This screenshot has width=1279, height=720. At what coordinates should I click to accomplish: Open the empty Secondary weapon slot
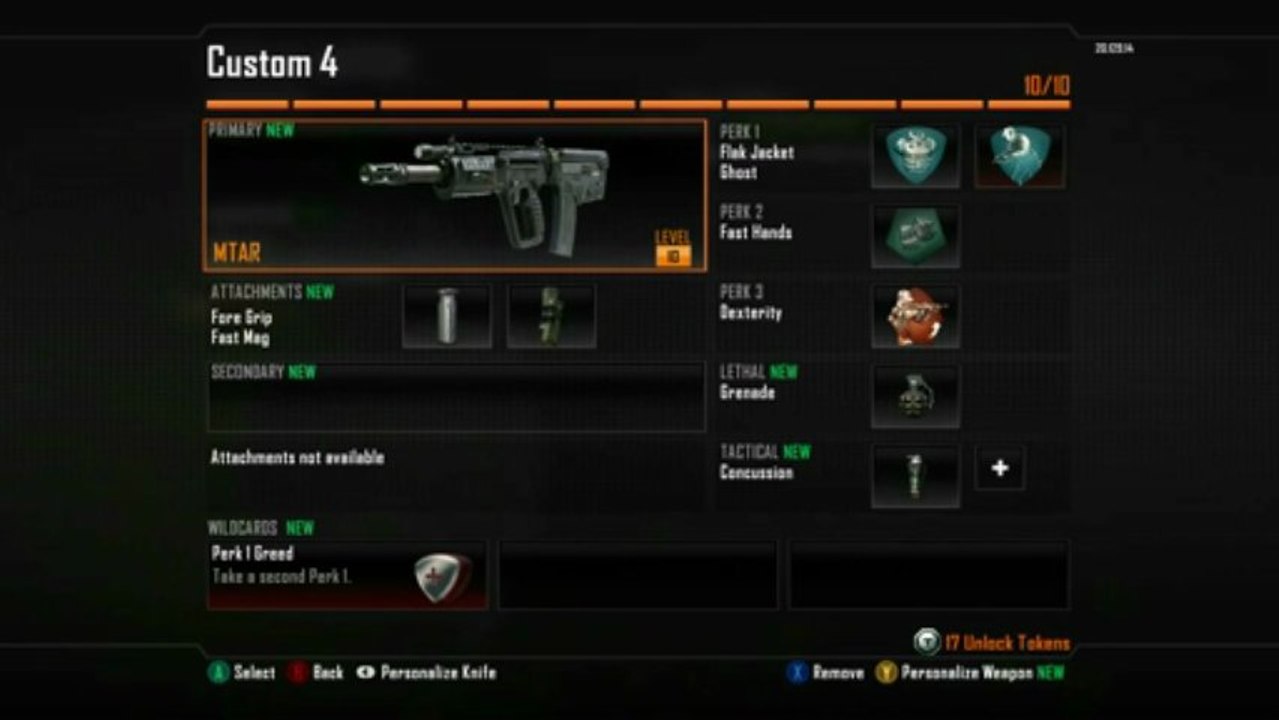(x=456, y=397)
